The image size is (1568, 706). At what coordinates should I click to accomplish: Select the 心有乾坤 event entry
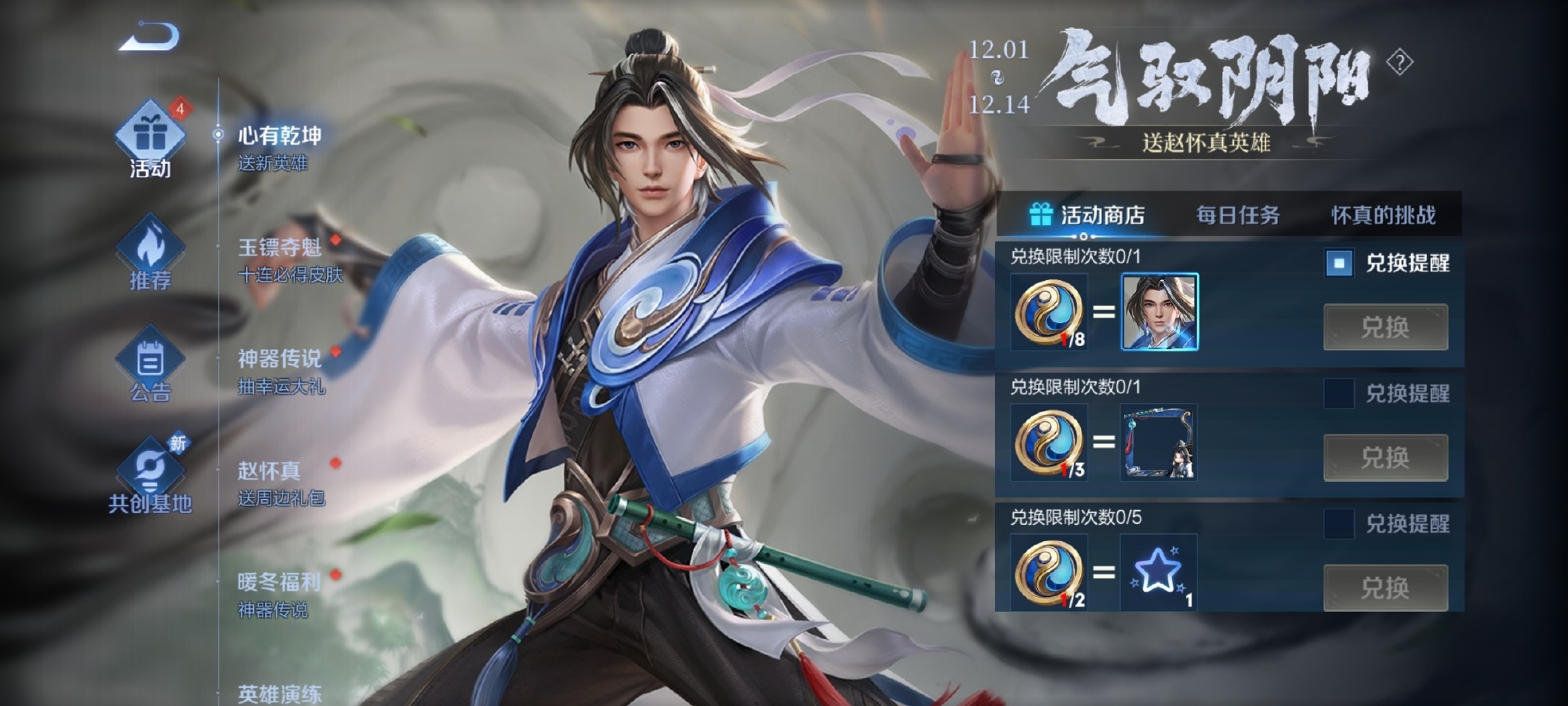pyautogui.click(x=279, y=147)
